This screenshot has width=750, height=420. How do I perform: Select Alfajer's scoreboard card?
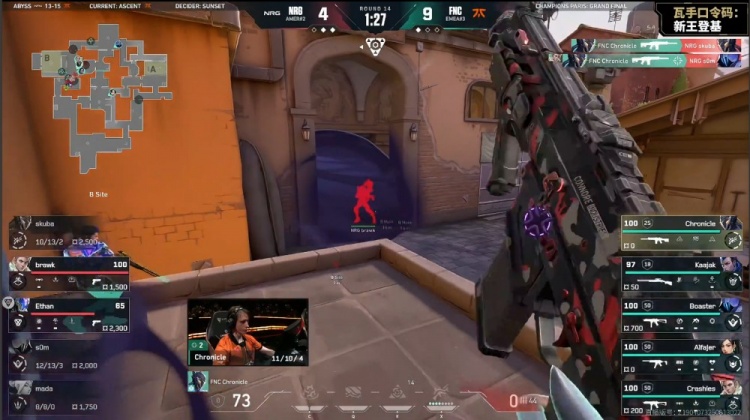(681, 357)
